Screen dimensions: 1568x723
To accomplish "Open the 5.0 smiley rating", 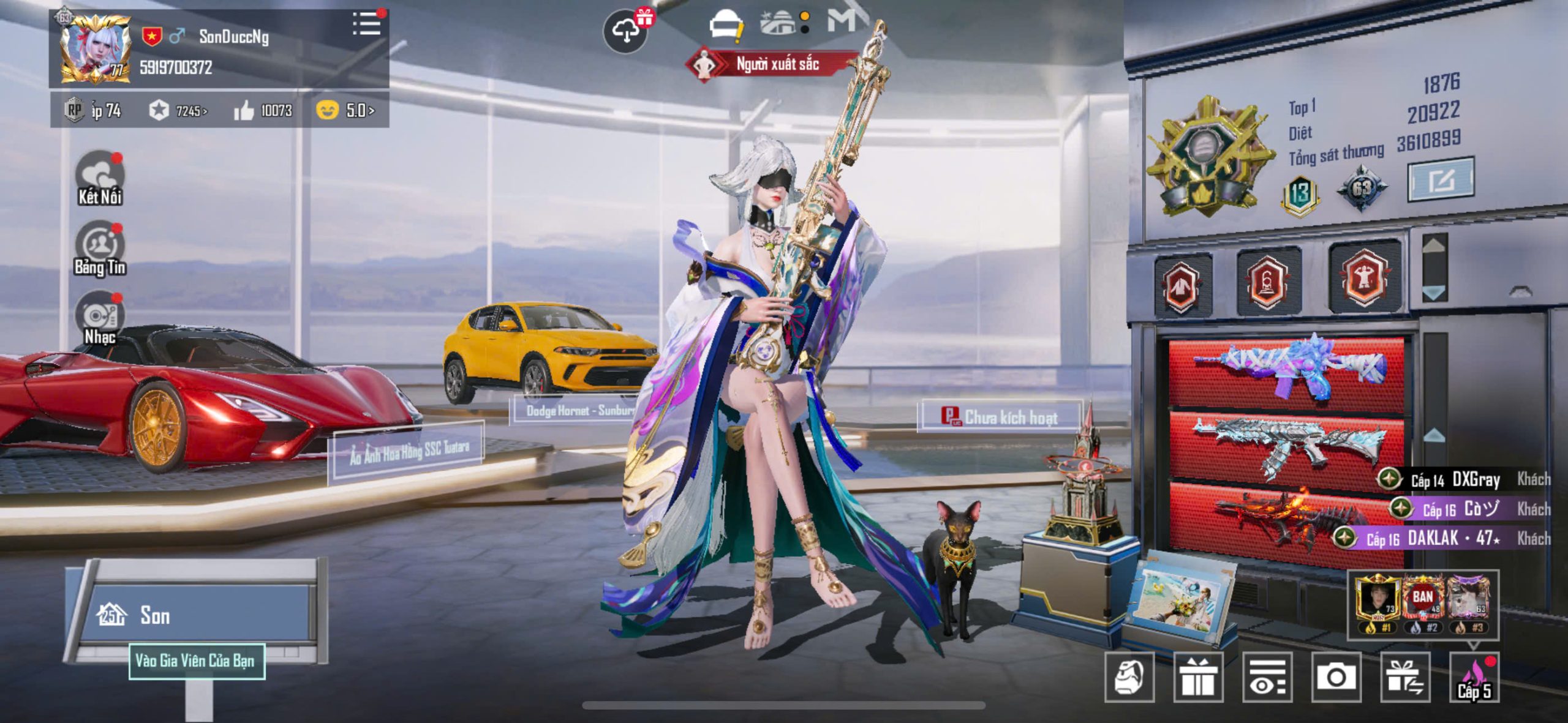I will 345,111.
